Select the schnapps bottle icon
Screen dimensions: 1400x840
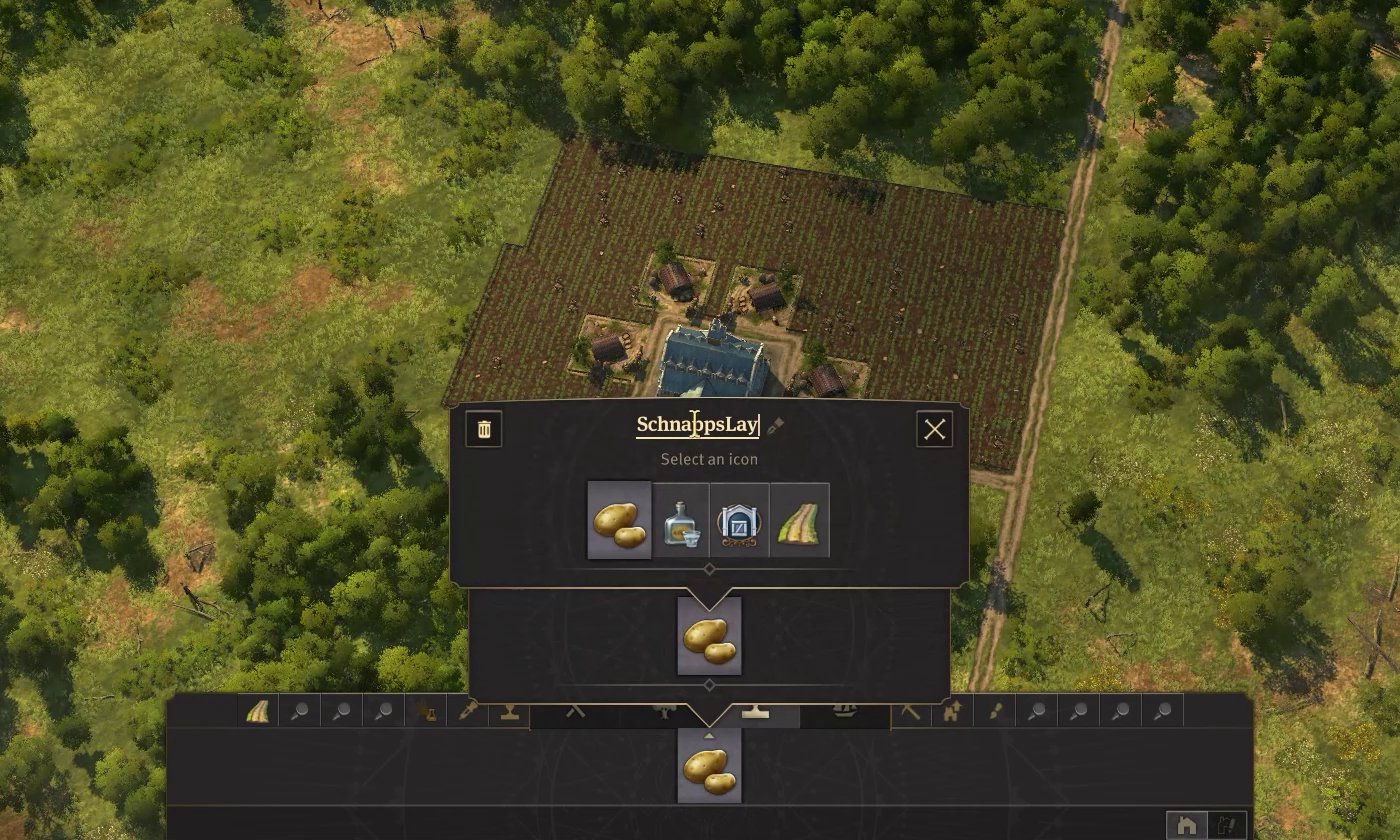(680, 521)
